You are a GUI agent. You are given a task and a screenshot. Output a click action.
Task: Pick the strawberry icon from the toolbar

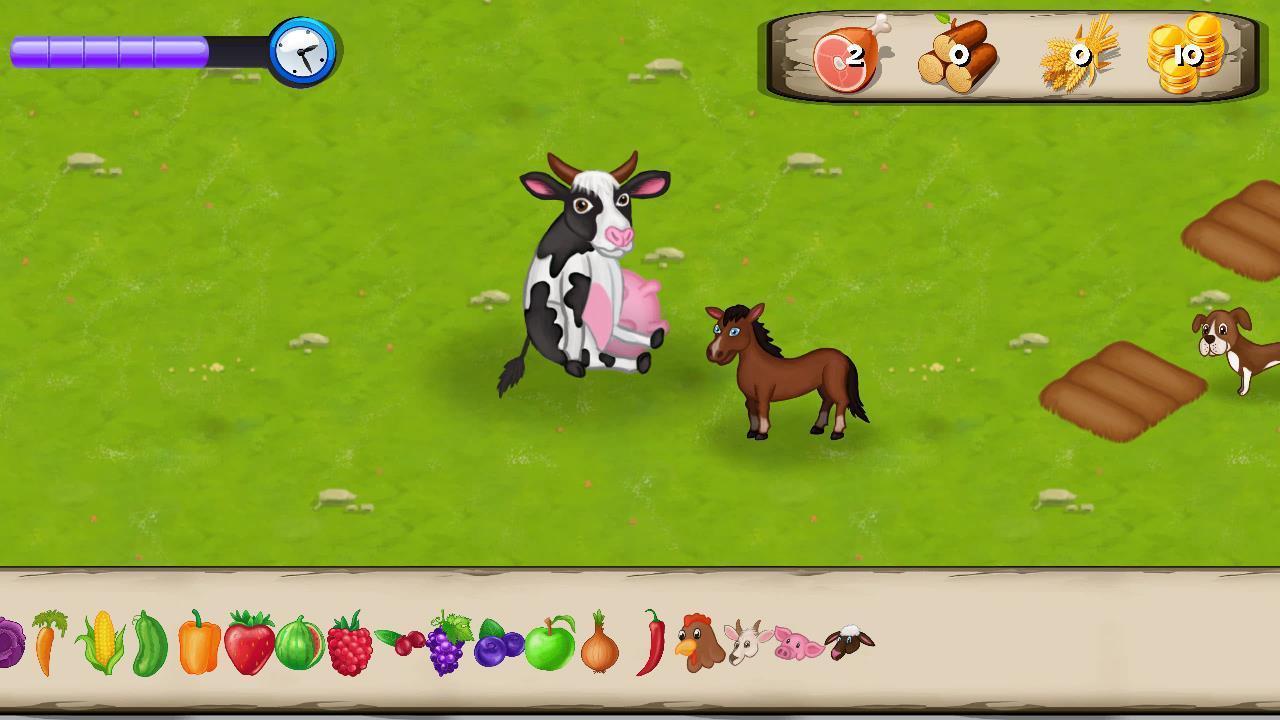(251, 646)
